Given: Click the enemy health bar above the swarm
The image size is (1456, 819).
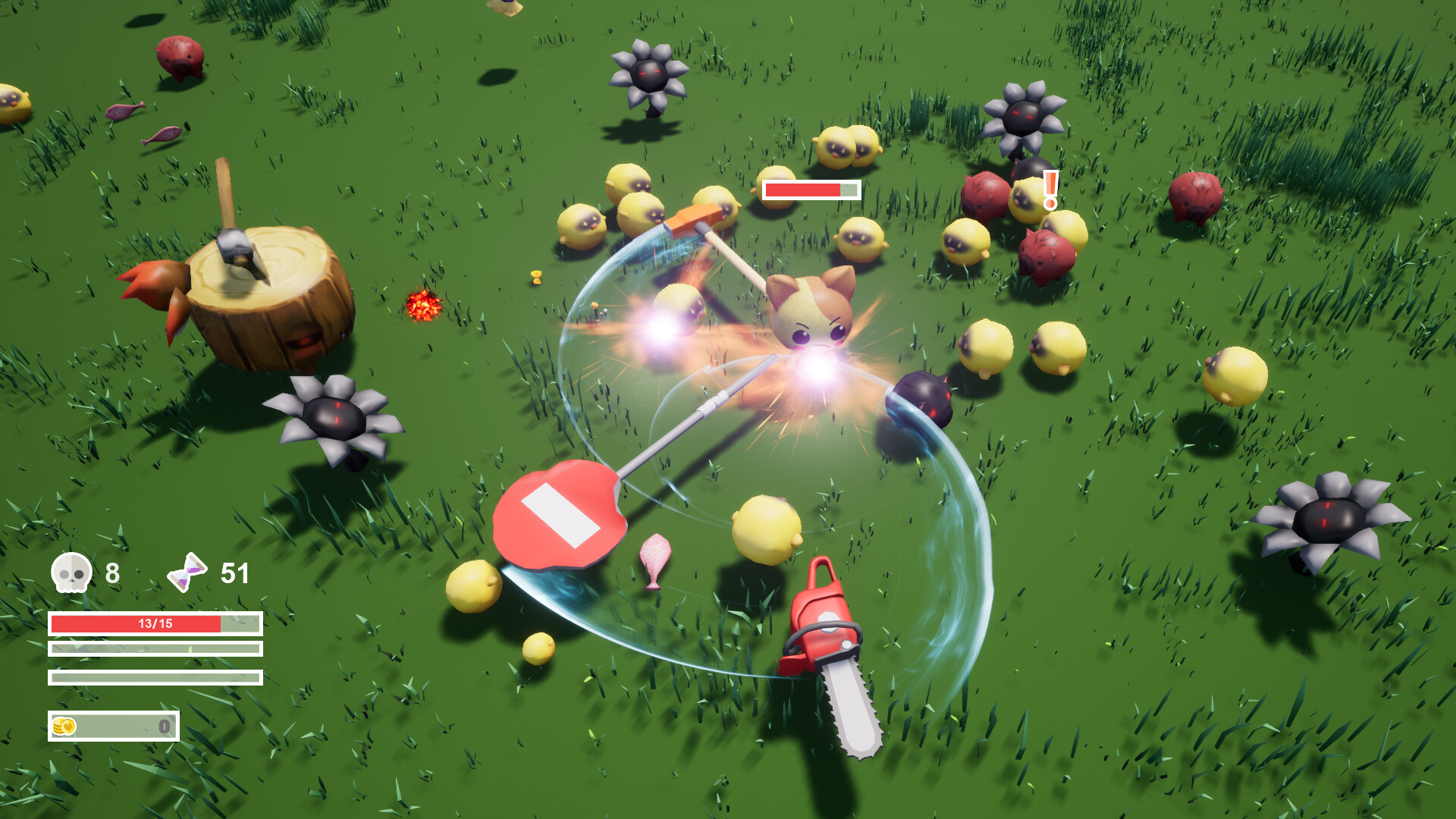Looking at the screenshot, I should tap(810, 191).
